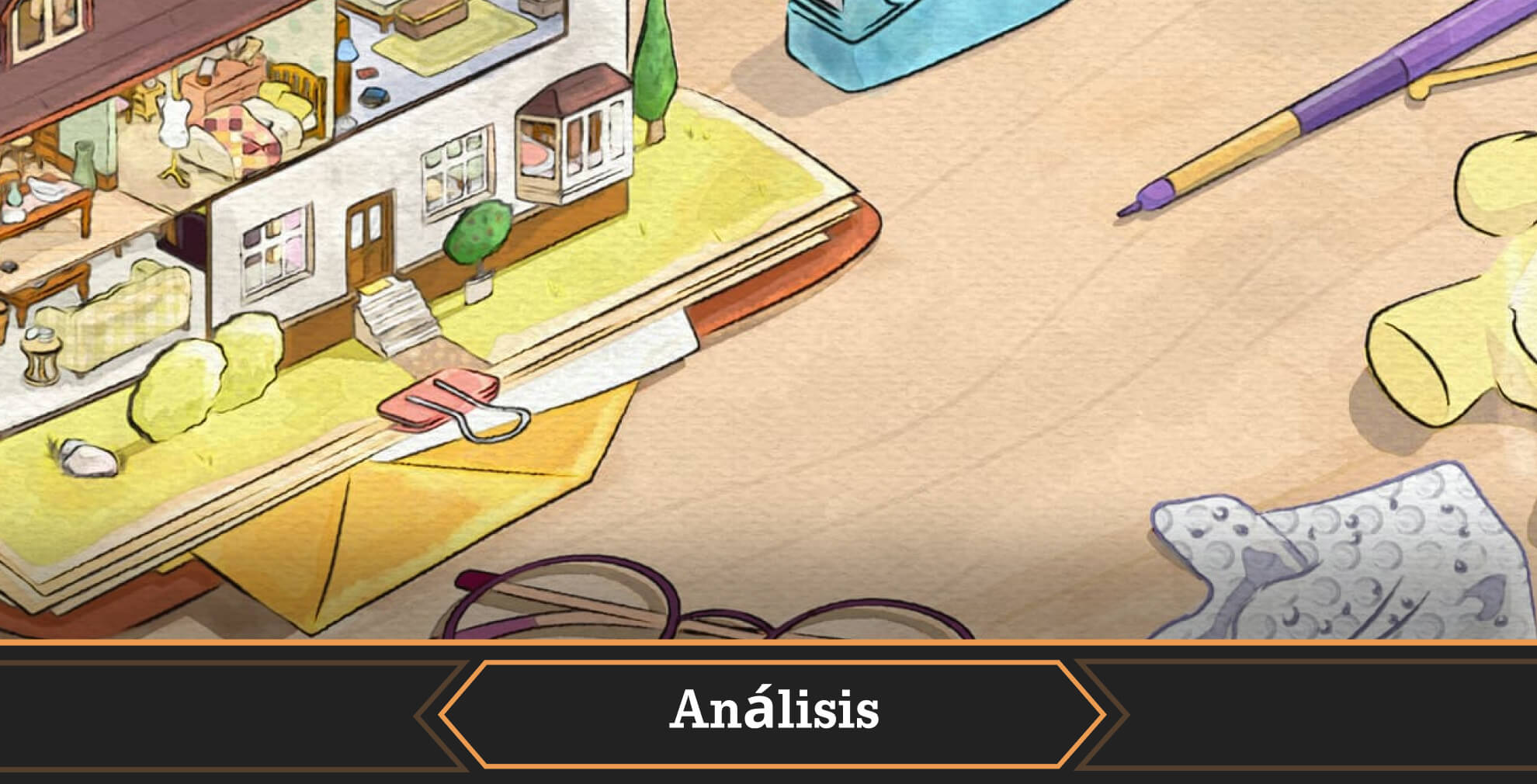Open the Análisis category label
Screen dimensions: 1537x784
coord(773,711)
